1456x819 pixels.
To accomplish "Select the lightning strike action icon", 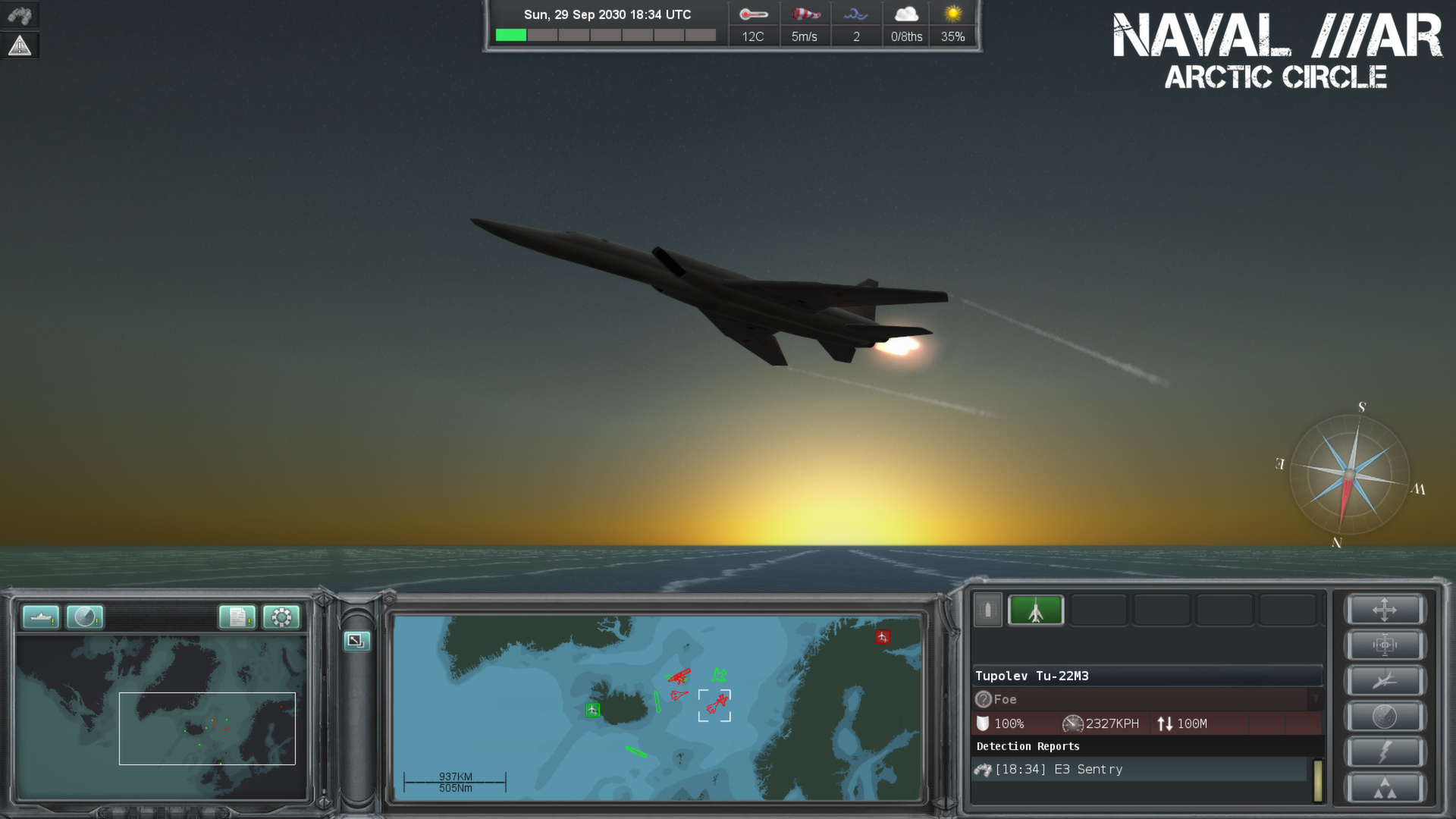I will pyautogui.click(x=1385, y=751).
